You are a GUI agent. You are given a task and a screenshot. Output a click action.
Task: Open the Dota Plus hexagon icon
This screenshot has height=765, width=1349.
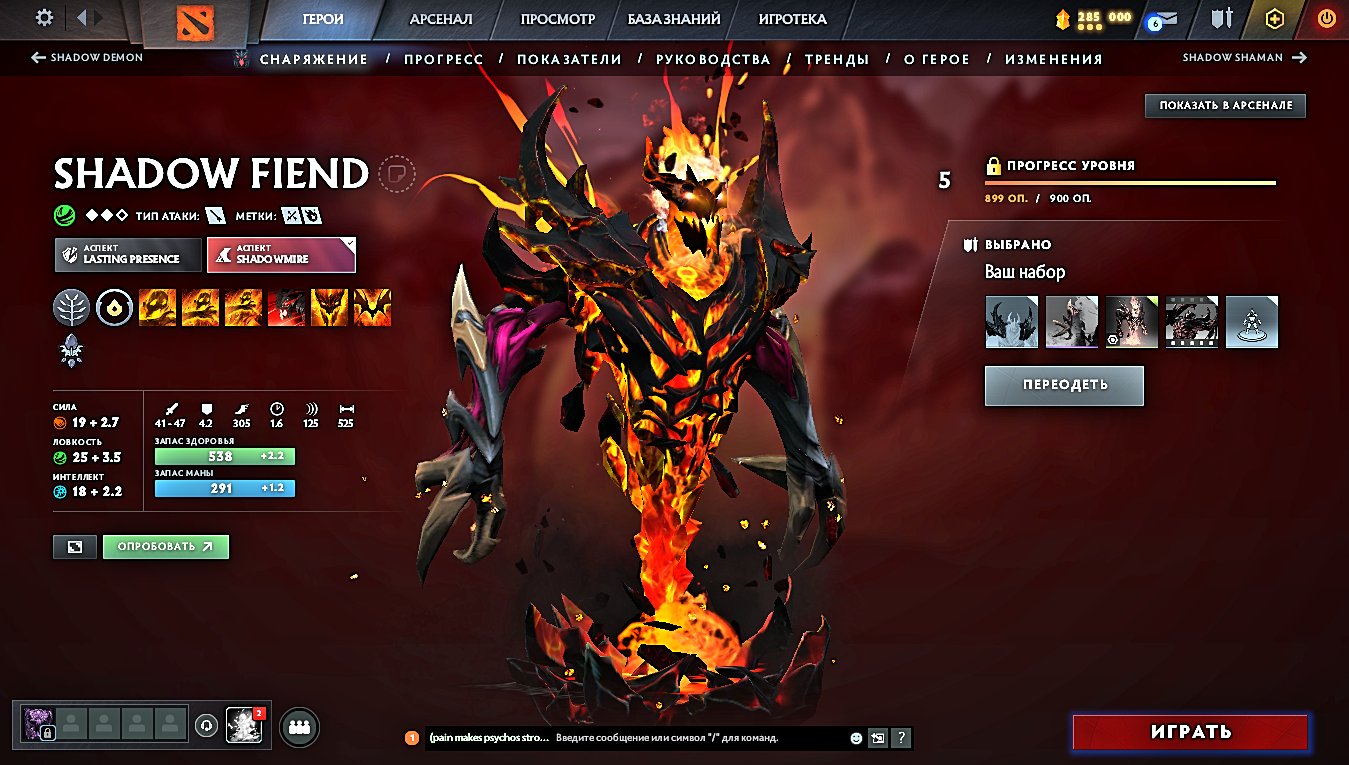[x=1273, y=18]
